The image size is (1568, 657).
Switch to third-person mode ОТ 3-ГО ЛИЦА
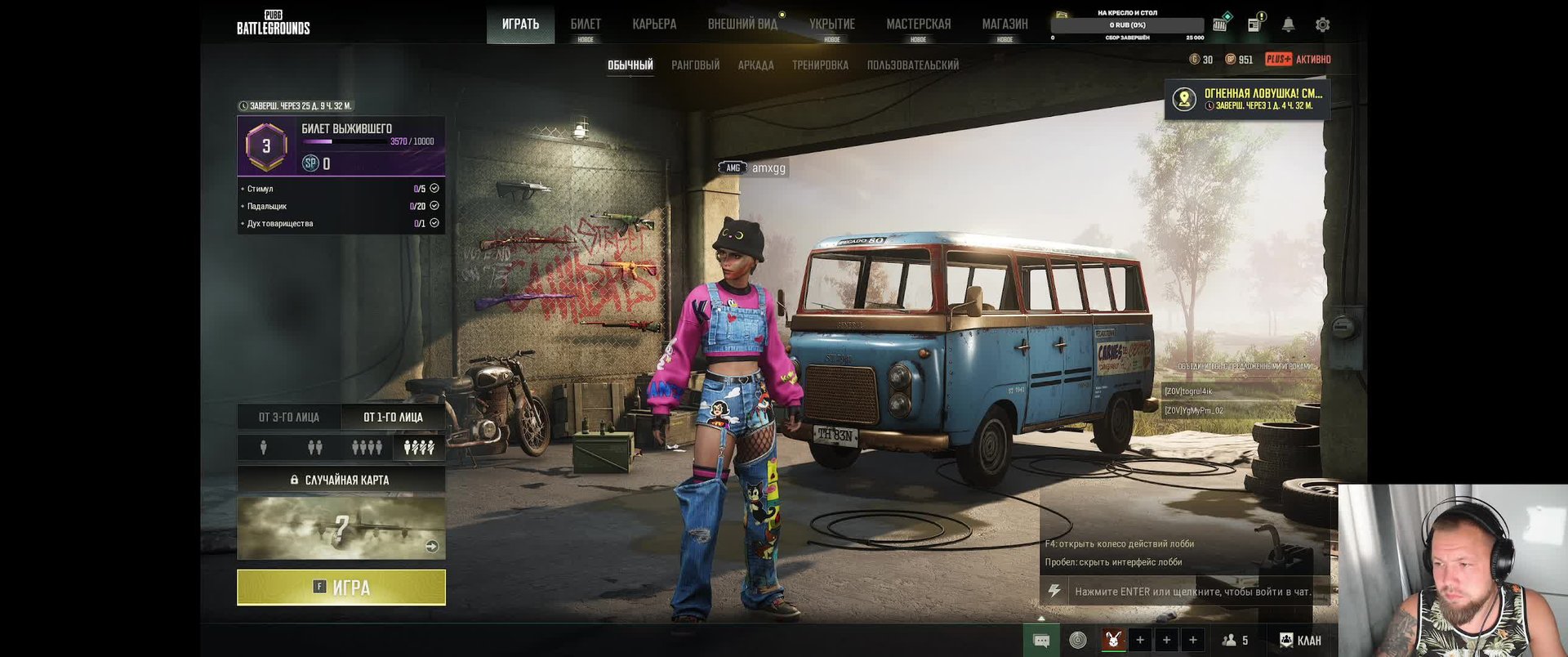(x=289, y=418)
